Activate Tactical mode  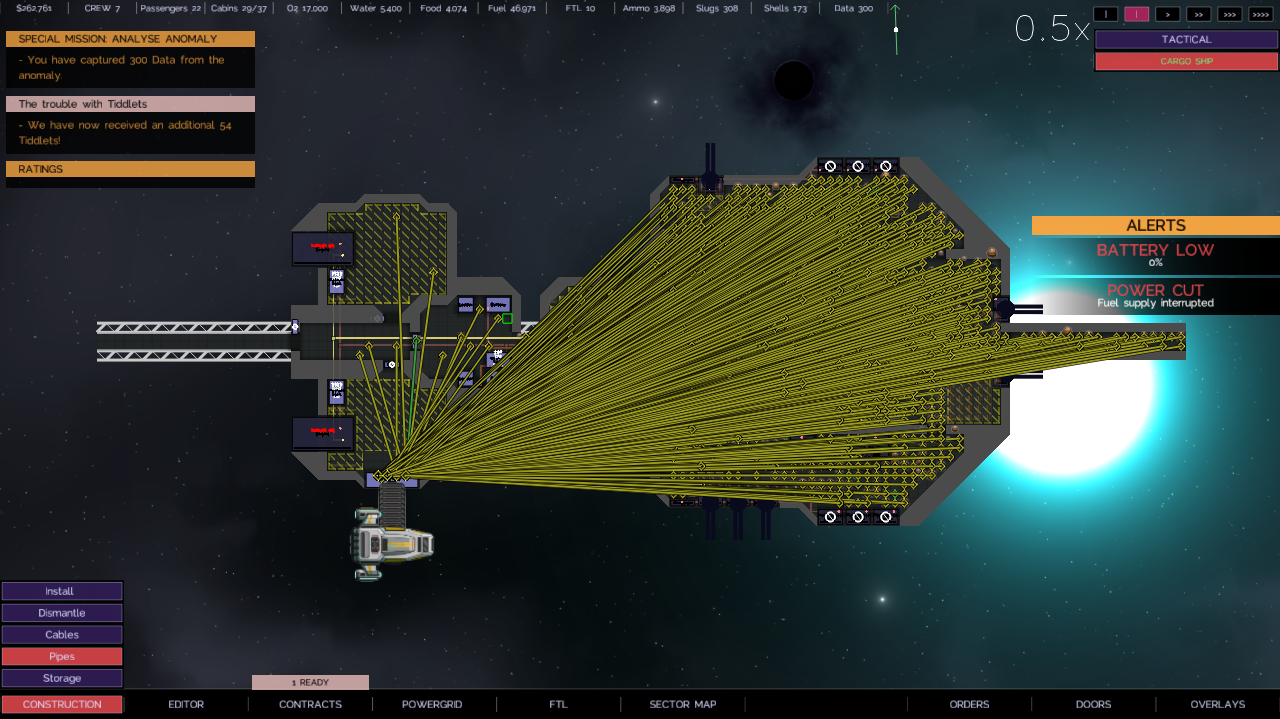coord(1186,39)
